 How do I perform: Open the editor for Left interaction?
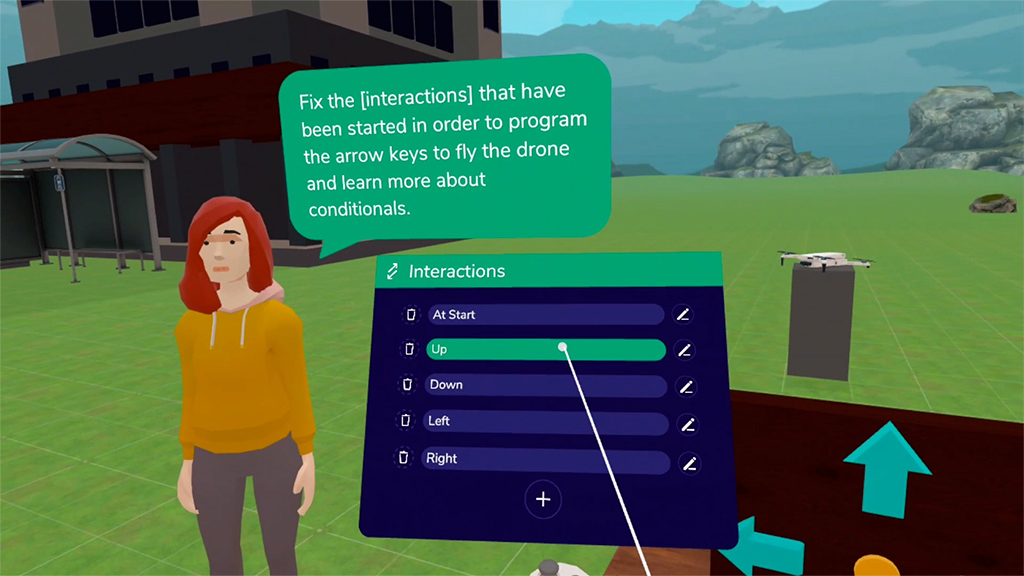[687, 424]
